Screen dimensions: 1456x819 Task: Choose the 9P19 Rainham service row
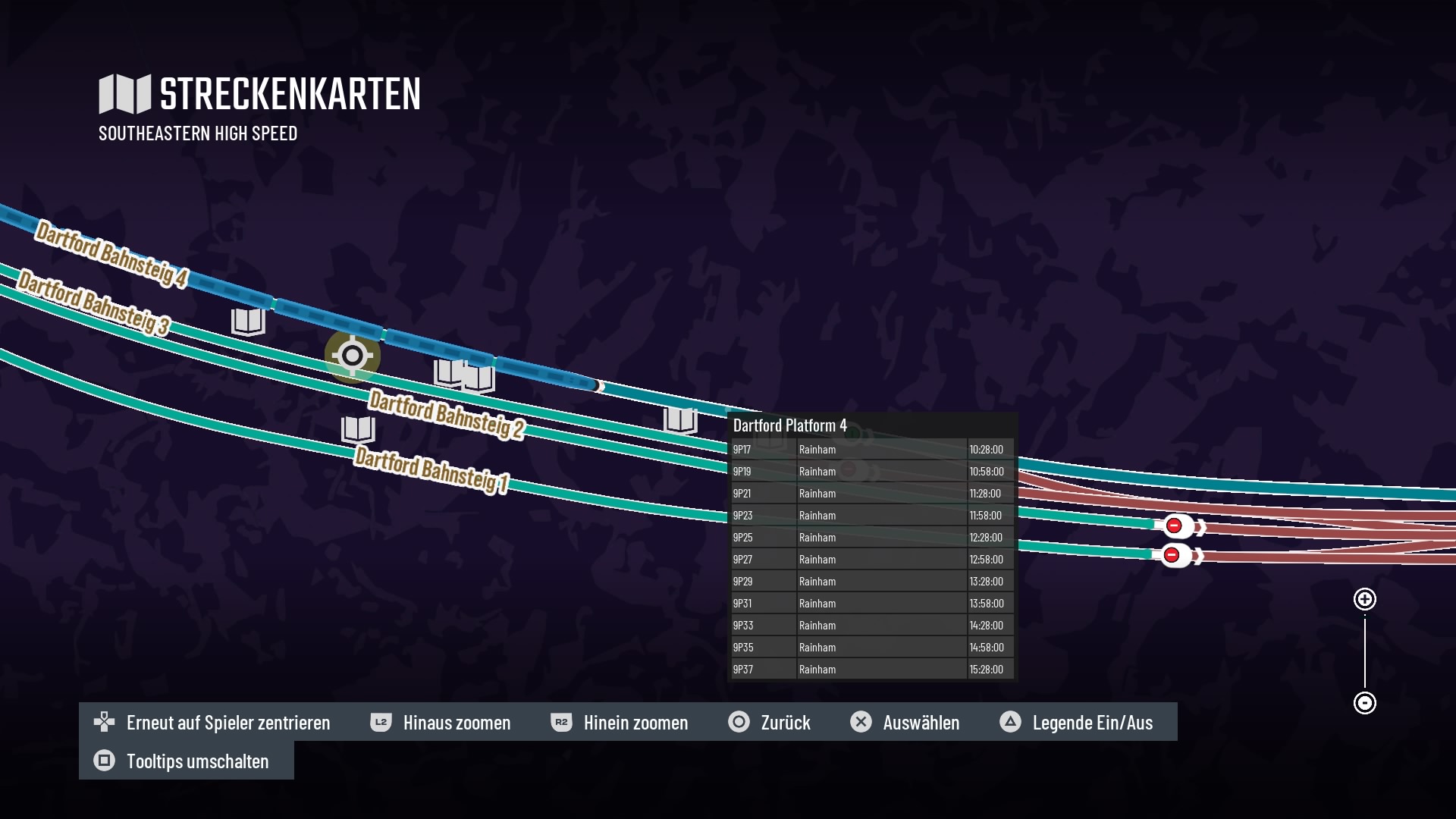pyautogui.click(x=871, y=472)
